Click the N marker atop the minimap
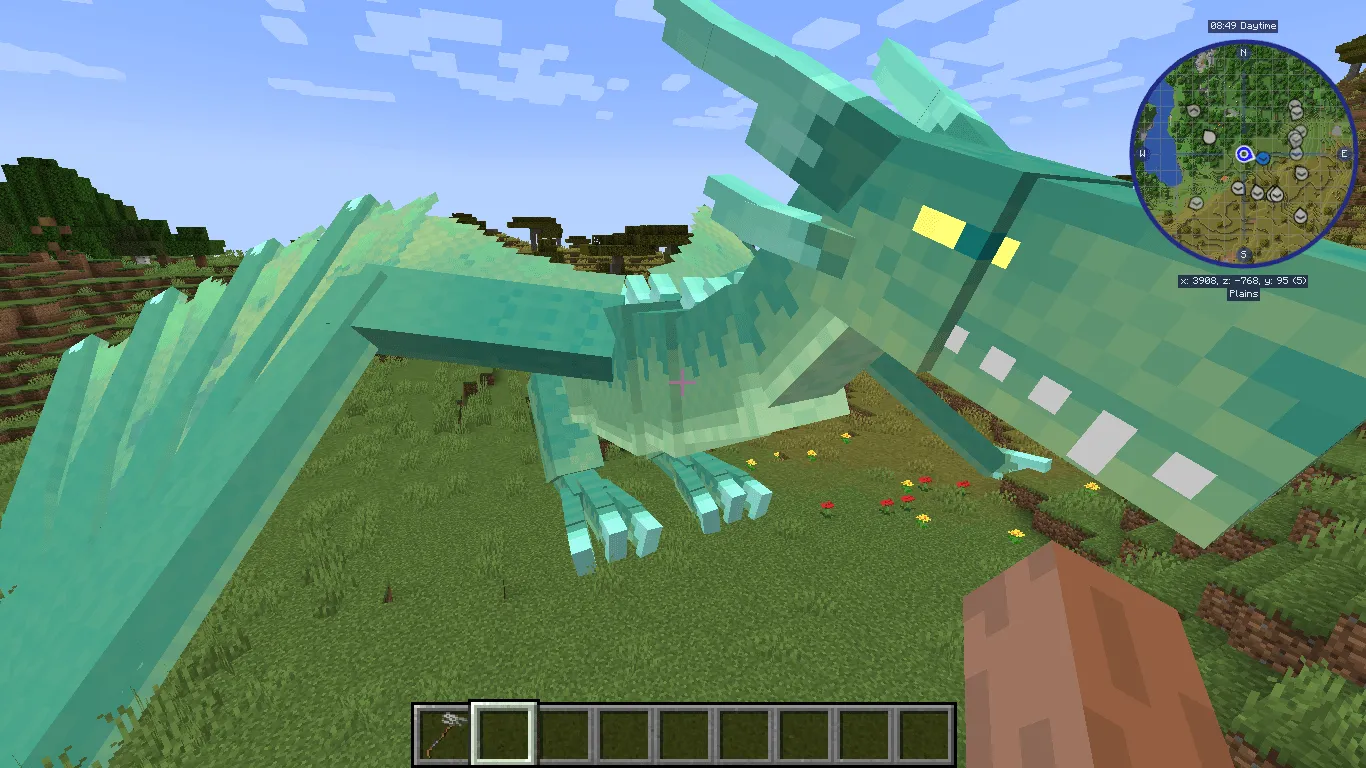 point(1243,53)
